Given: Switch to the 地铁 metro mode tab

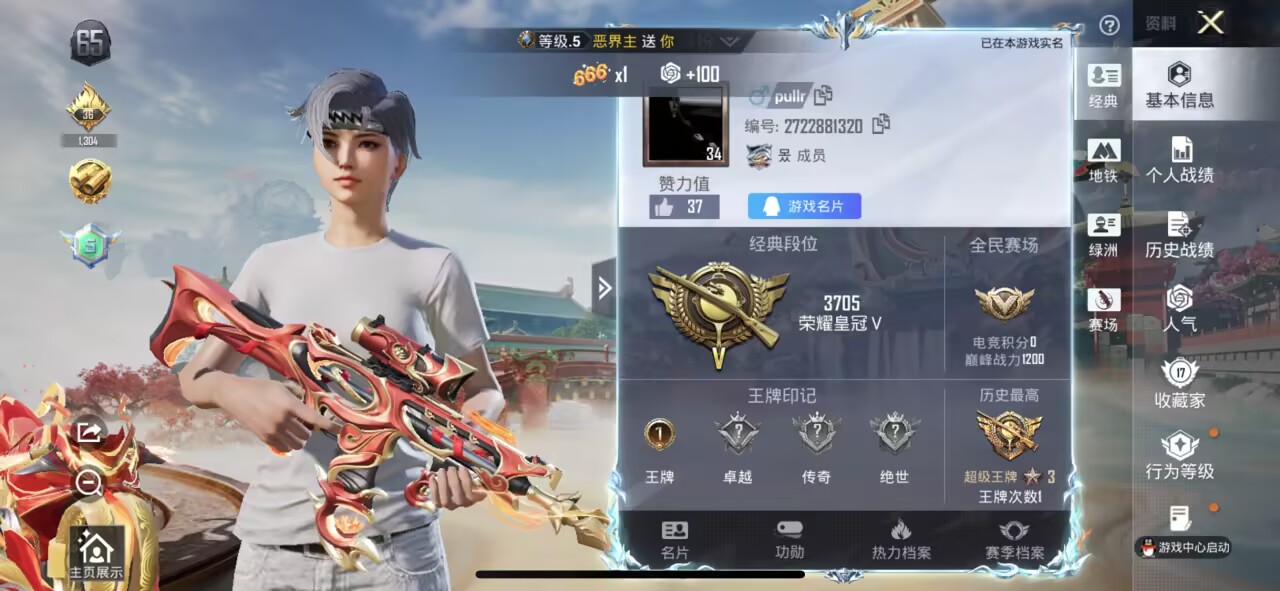Looking at the screenshot, I should (x=1104, y=161).
